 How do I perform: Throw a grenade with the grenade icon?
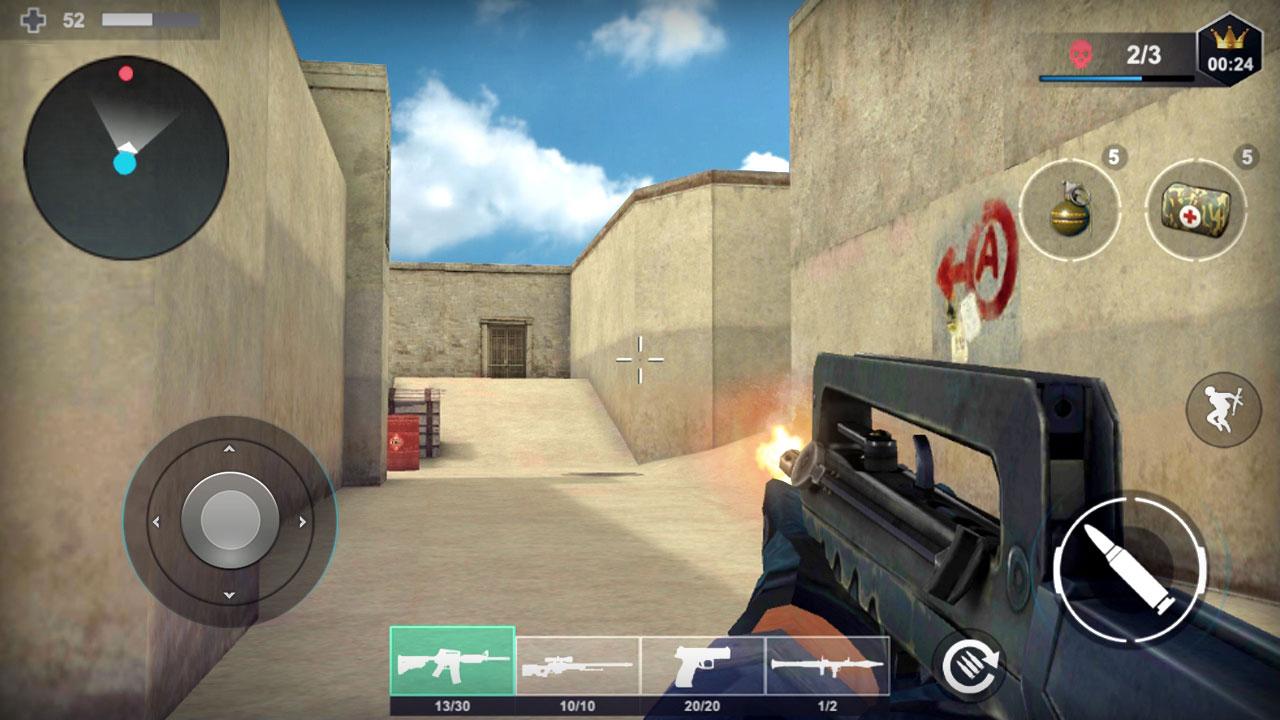pyautogui.click(x=1070, y=210)
